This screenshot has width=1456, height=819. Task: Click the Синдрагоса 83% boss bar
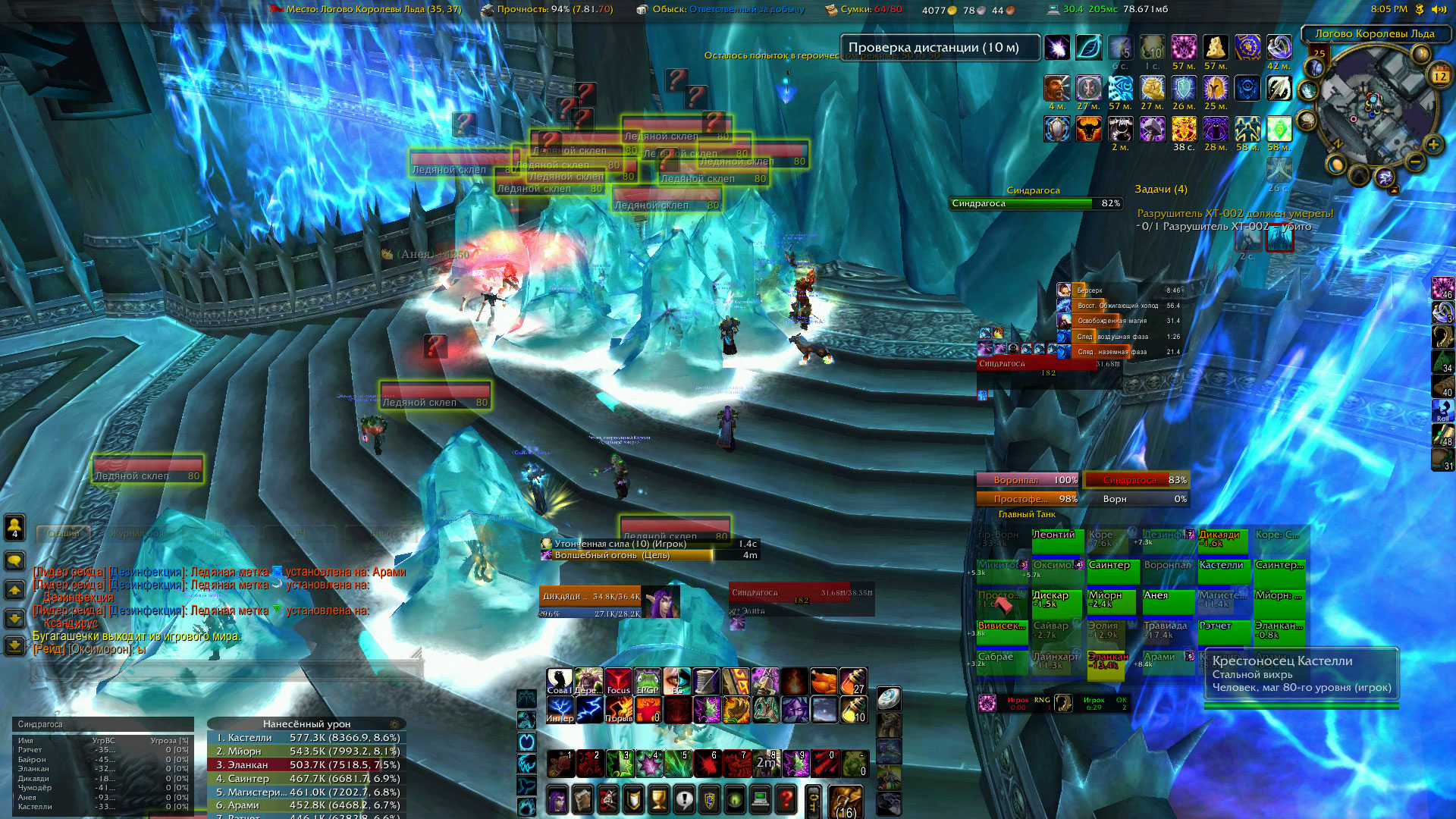pos(1135,480)
